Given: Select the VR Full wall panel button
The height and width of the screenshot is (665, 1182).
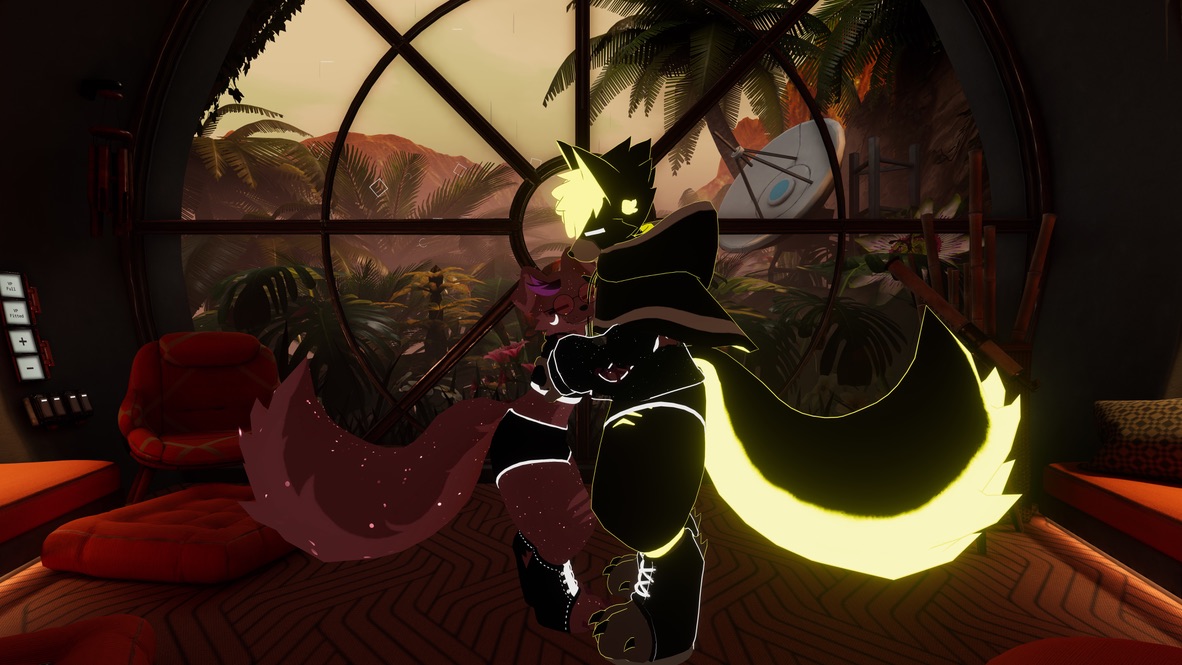Looking at the screenshot, I should coord(13,287).
